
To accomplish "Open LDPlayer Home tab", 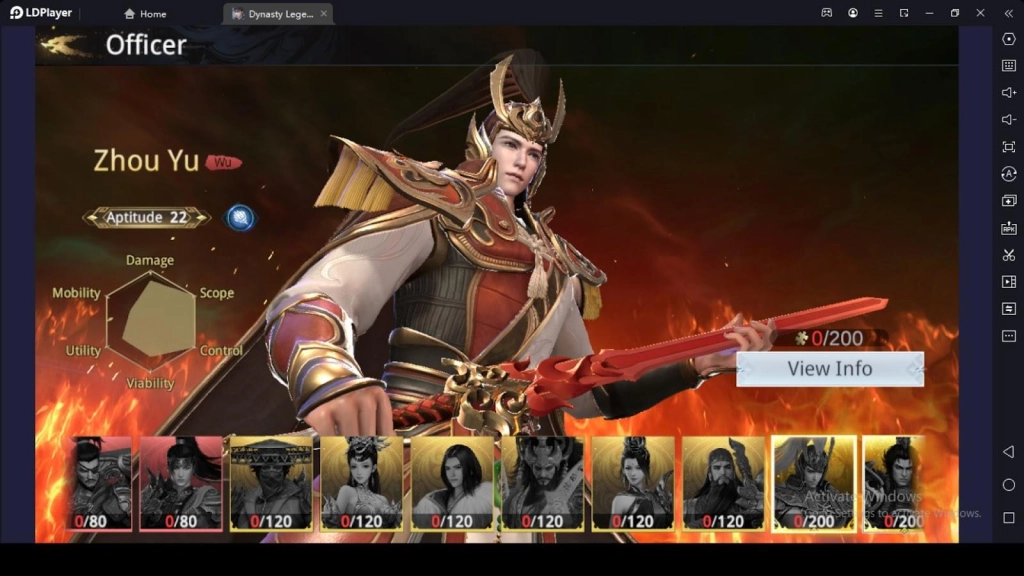I will click(x=145, y=14).
